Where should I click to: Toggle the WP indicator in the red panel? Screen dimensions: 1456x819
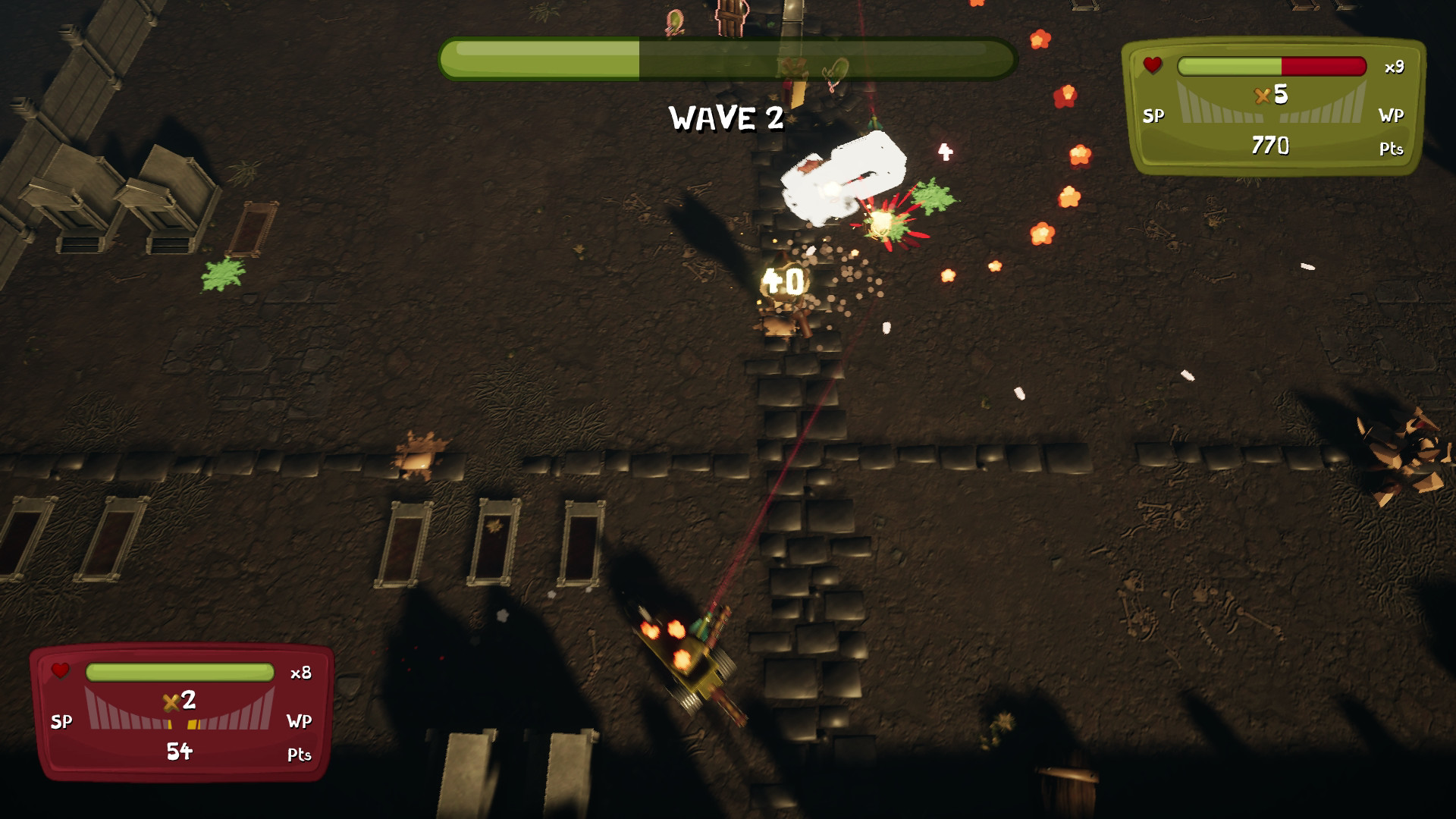click(x=299, y=722)
